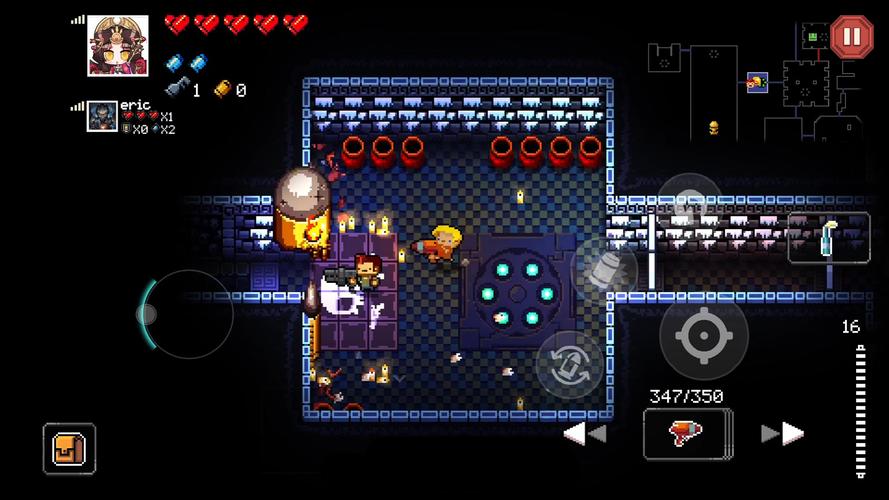Screen dimensions: 889x500
Task: Switch to the next weapon arrow
Action: [x=782, y=433]
